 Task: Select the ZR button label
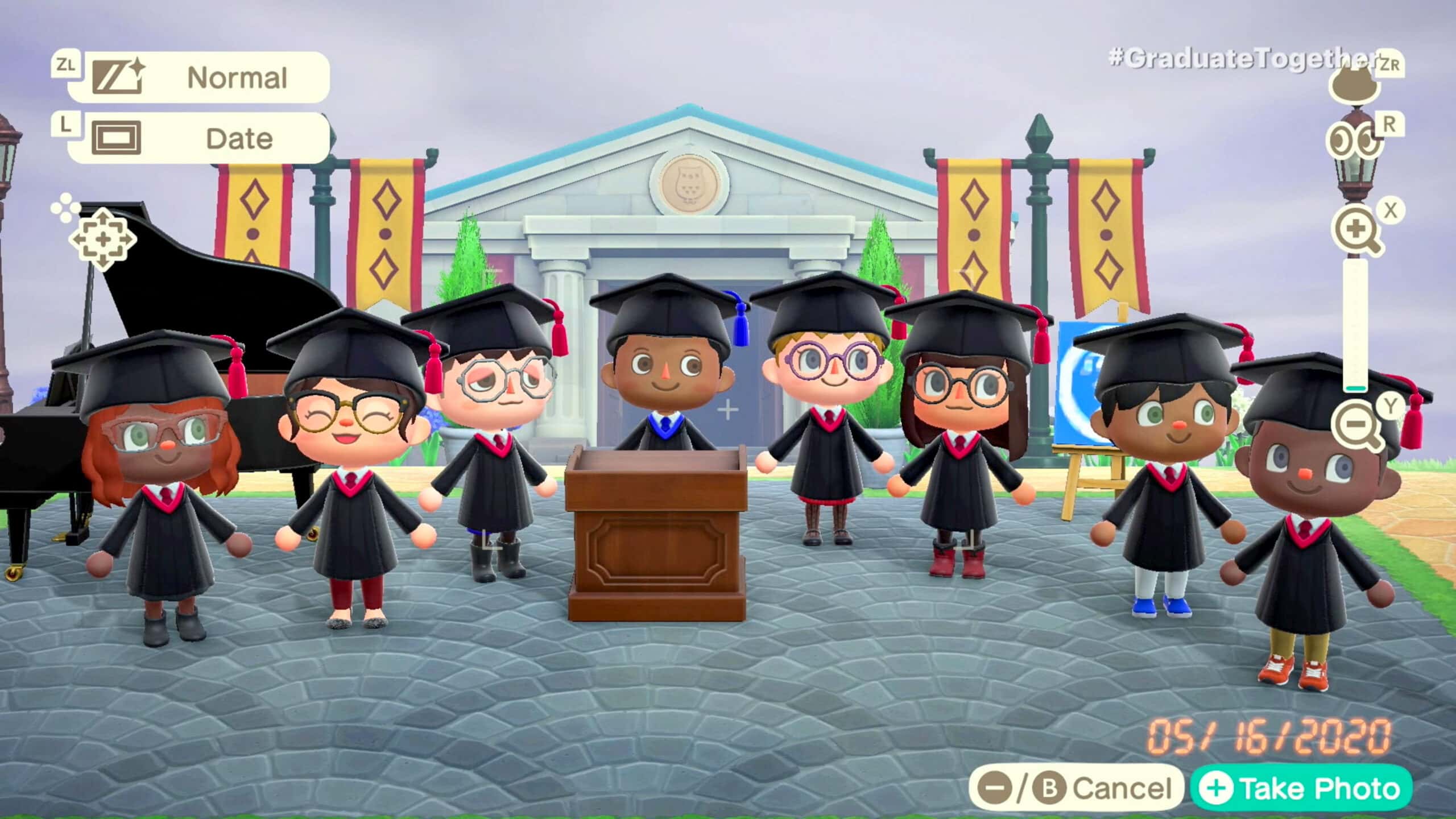pos(1387,64)
